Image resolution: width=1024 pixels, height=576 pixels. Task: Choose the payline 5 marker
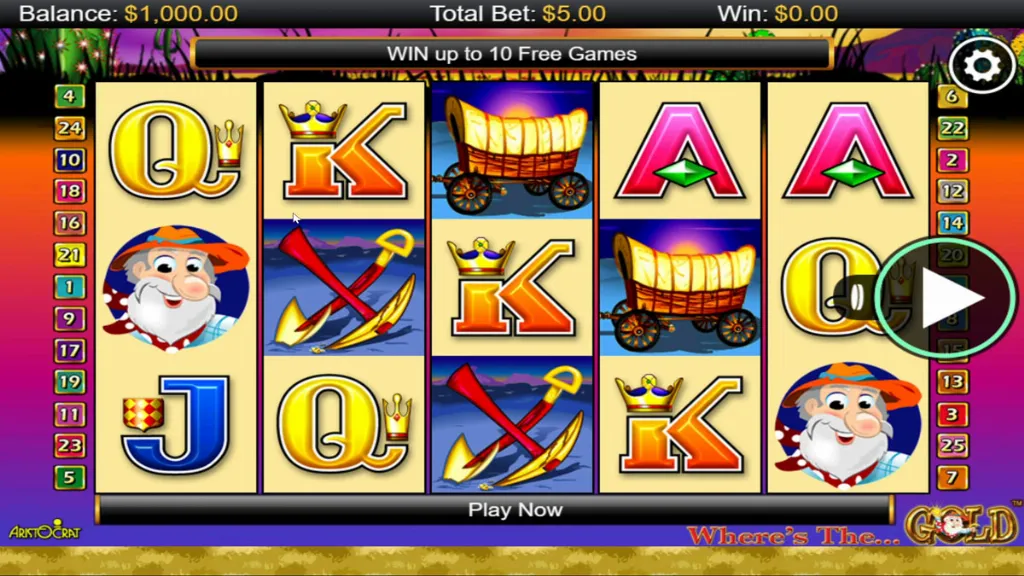tap(70, 477)
